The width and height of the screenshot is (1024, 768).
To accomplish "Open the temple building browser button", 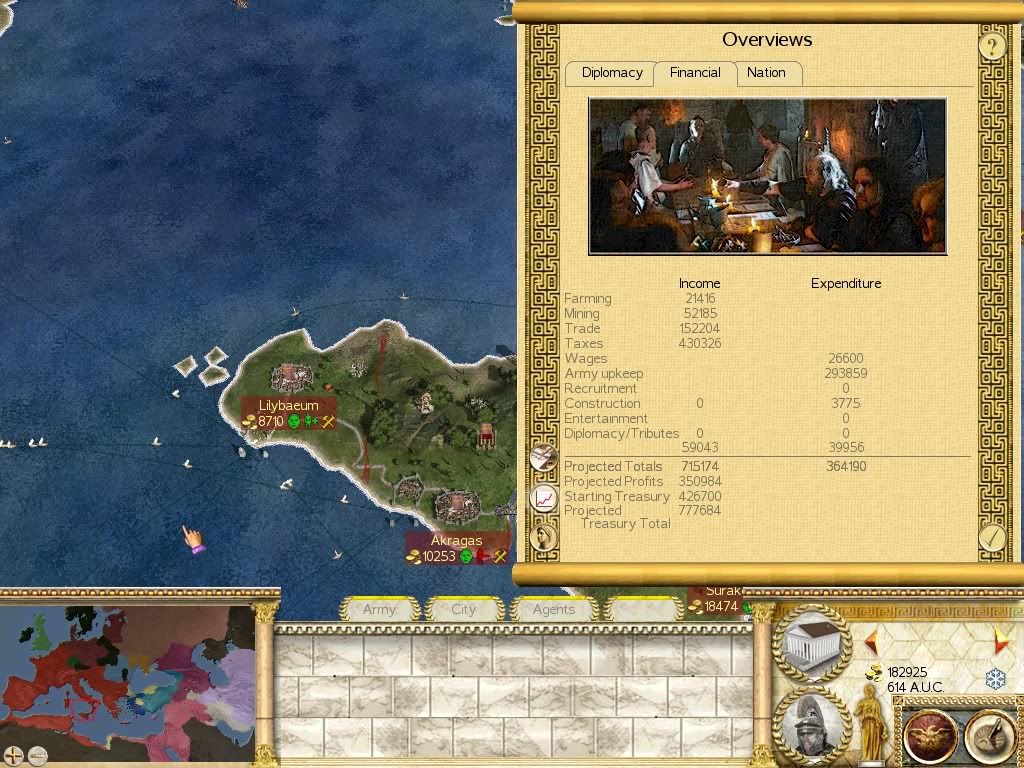I will (812, 644).
